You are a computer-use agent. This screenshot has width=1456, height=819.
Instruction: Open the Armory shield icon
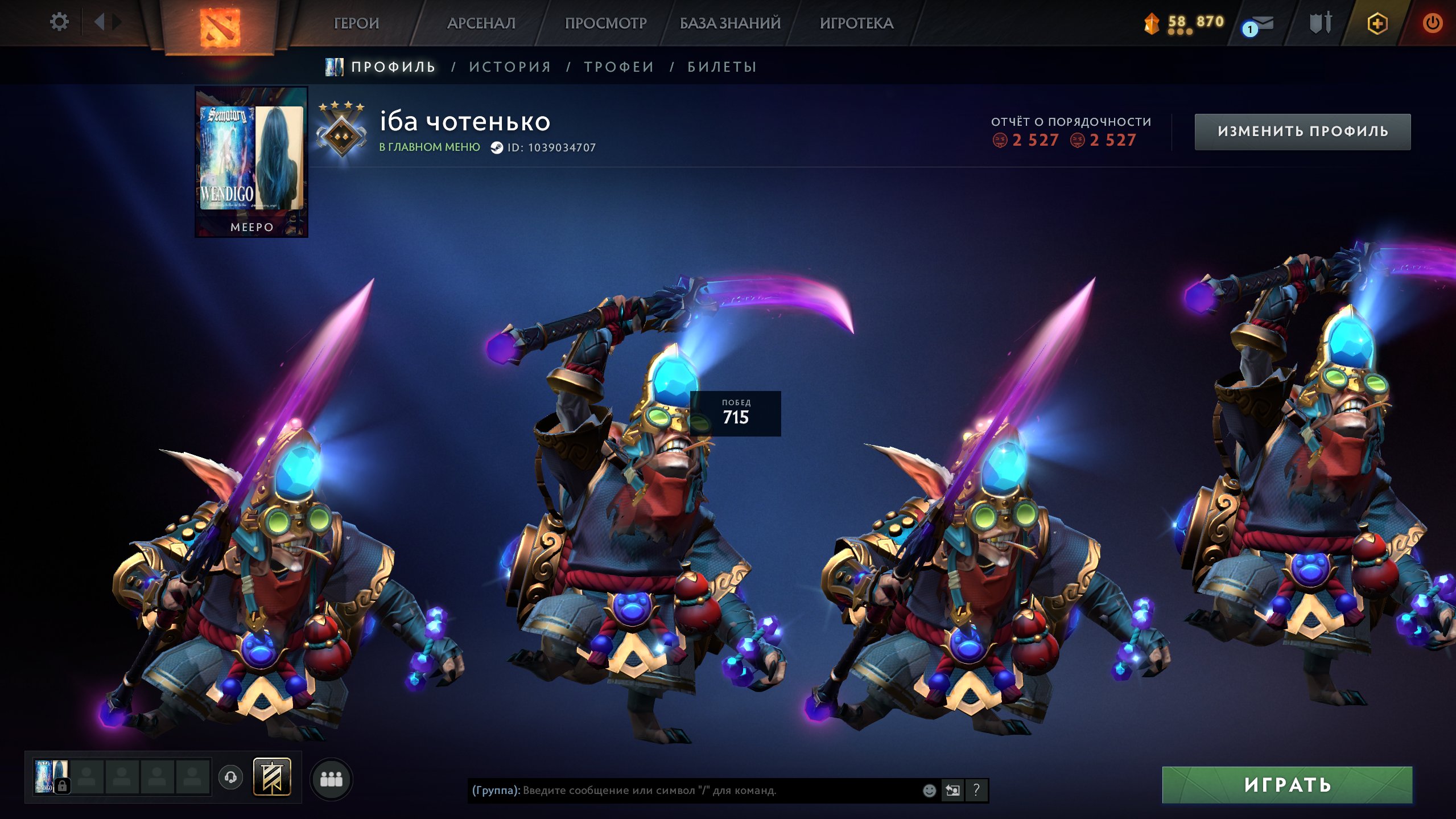pos(1320,23)
